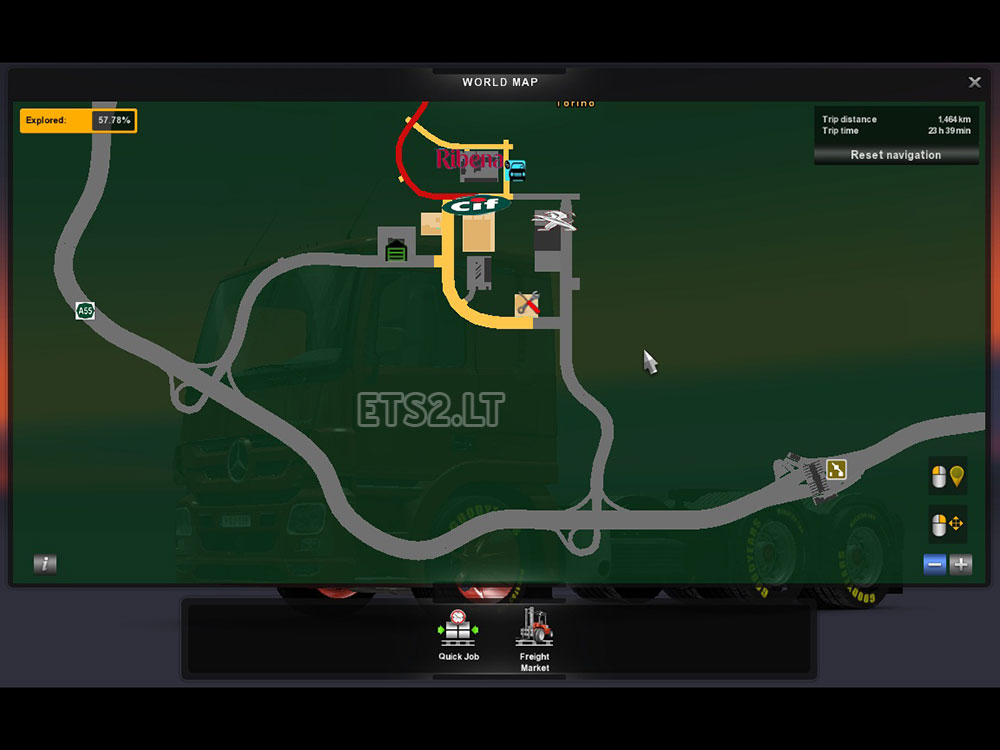1000x750 pixels.
Task: Click the mouse set-waypoint pin icon
Action: (947, 478)
